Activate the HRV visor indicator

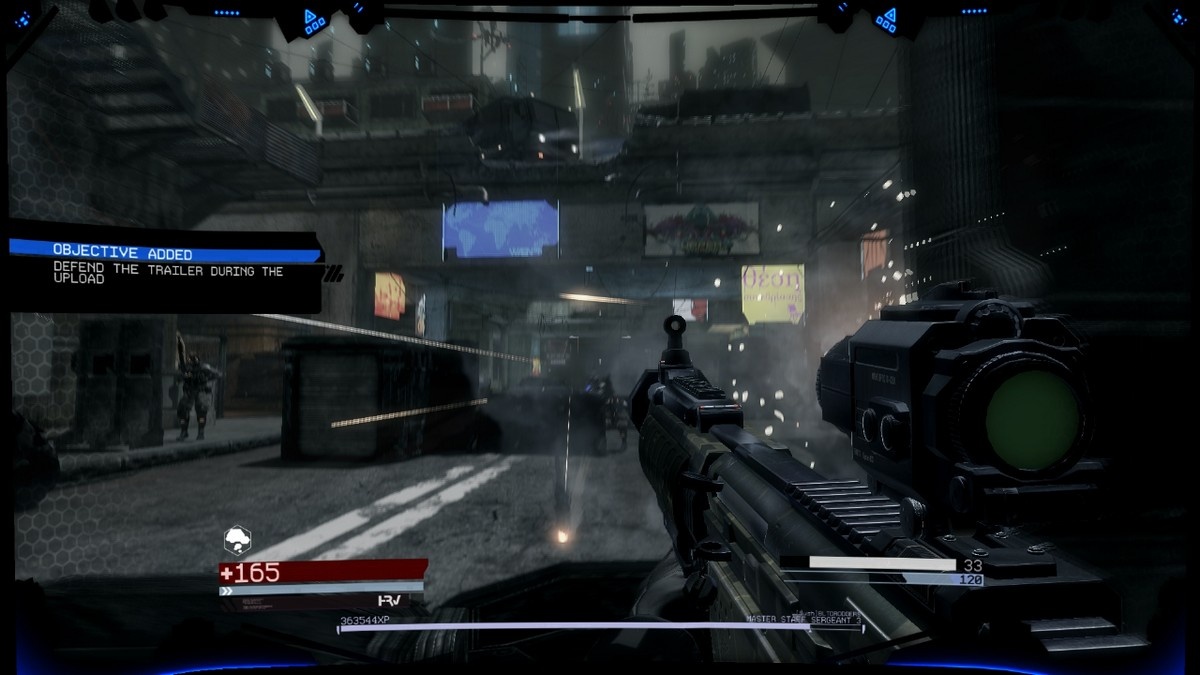click(389, 600)
